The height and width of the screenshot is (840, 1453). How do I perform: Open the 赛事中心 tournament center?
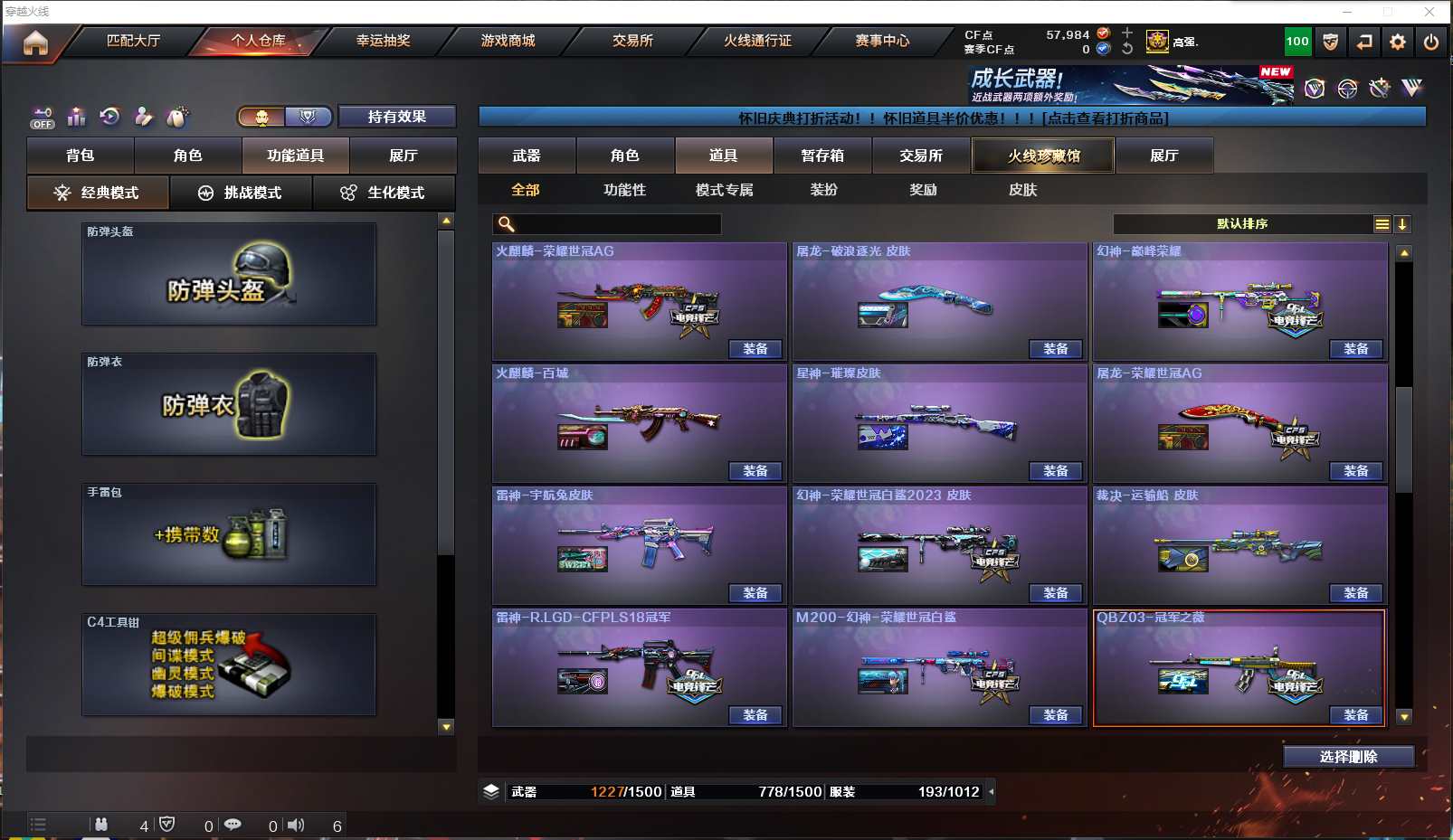coord(882,41)
